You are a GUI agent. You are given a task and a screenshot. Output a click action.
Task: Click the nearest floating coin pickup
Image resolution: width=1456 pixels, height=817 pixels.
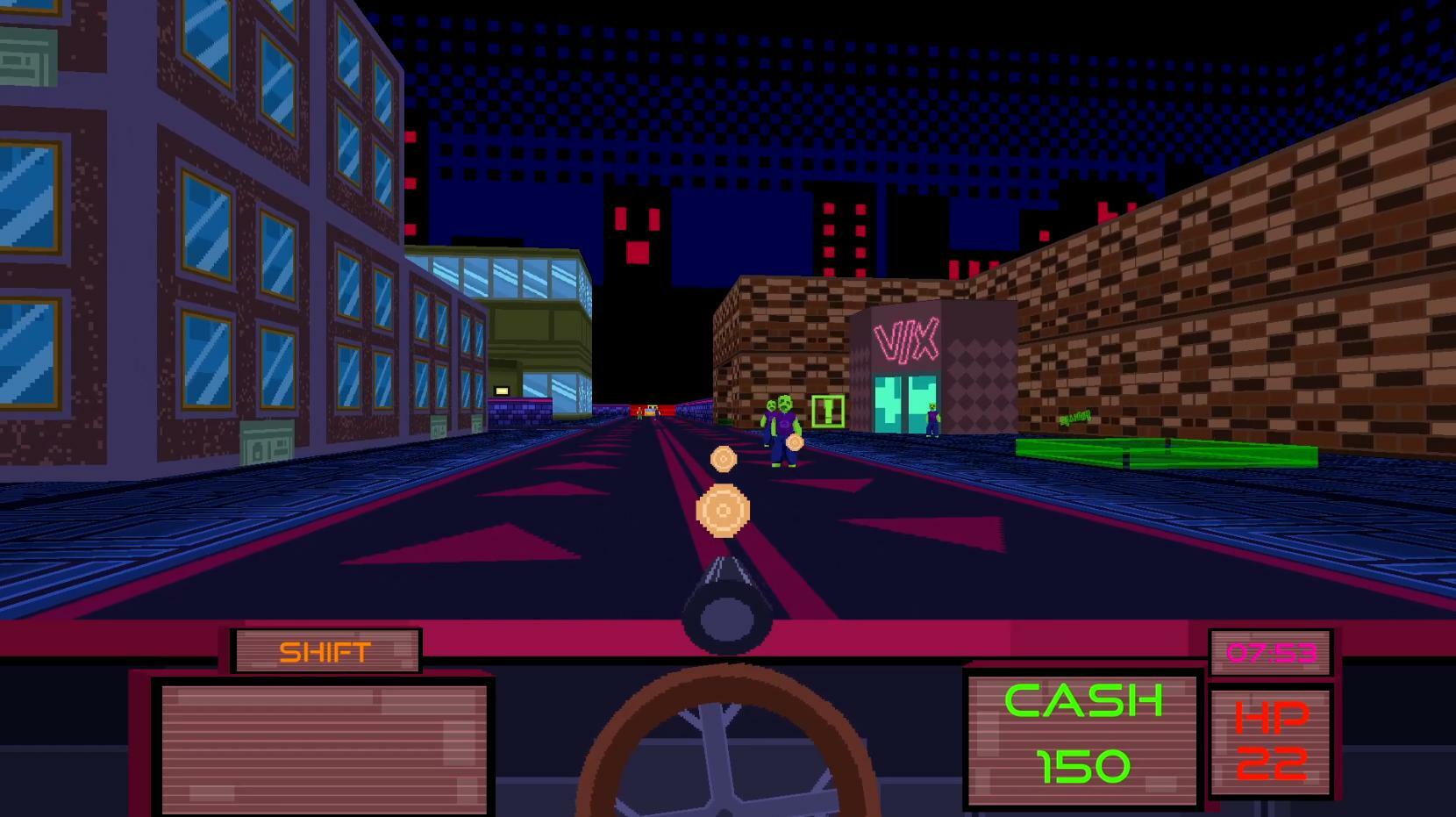pyautogui.click(x=723, y=509)
